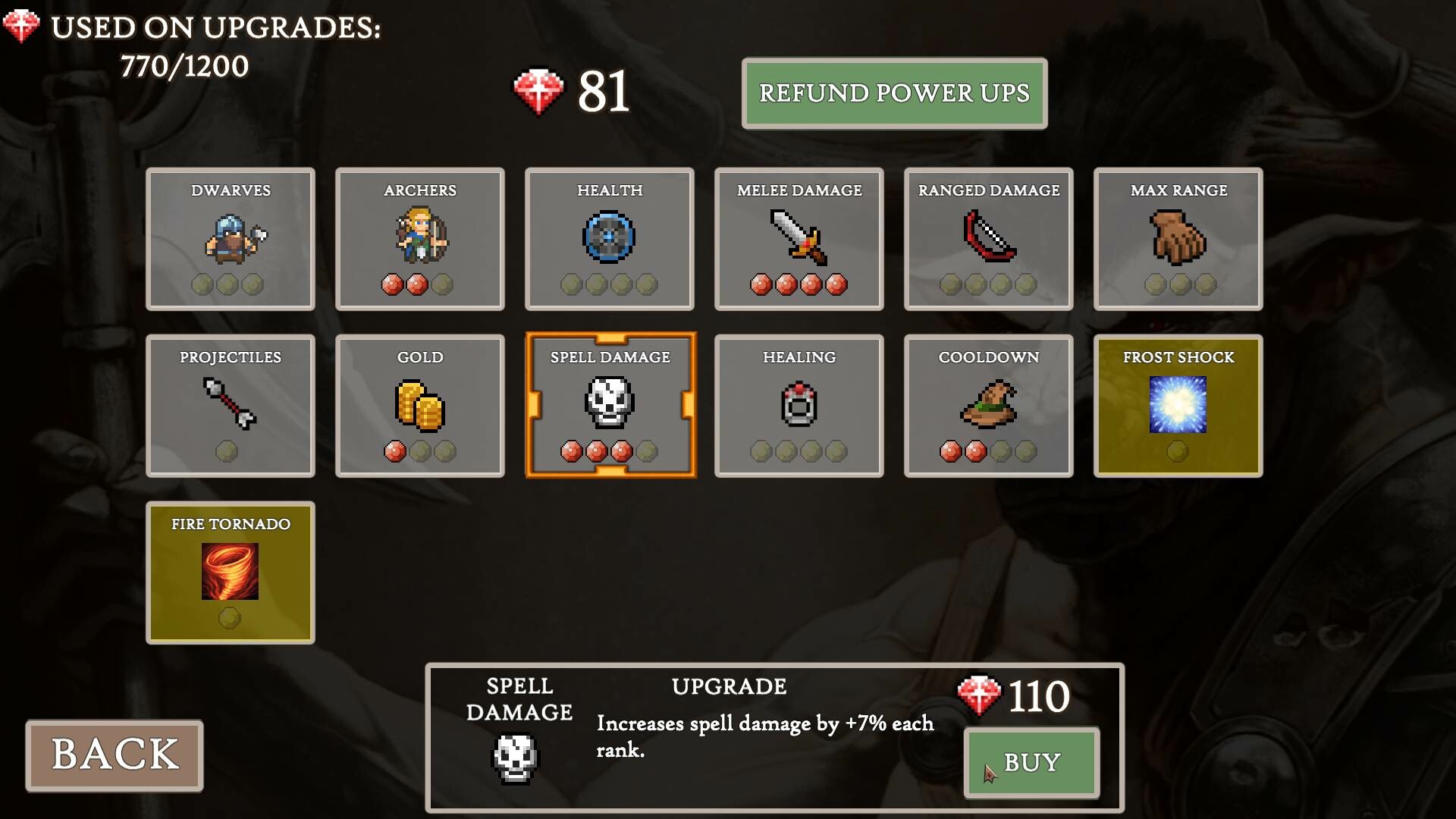Open the Health upgrade
The height and width of the screenshot is (819, 1456).
609,239
